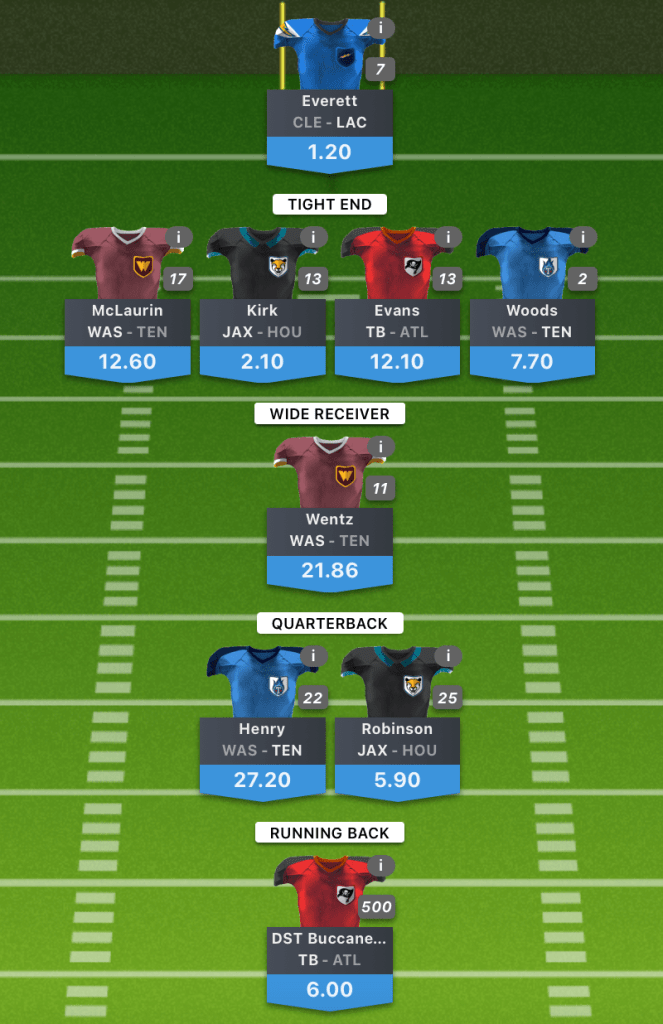Show McLaurin's info icon
The height and width of the screenshot is (1024, 663).
(x=178, y=238)
